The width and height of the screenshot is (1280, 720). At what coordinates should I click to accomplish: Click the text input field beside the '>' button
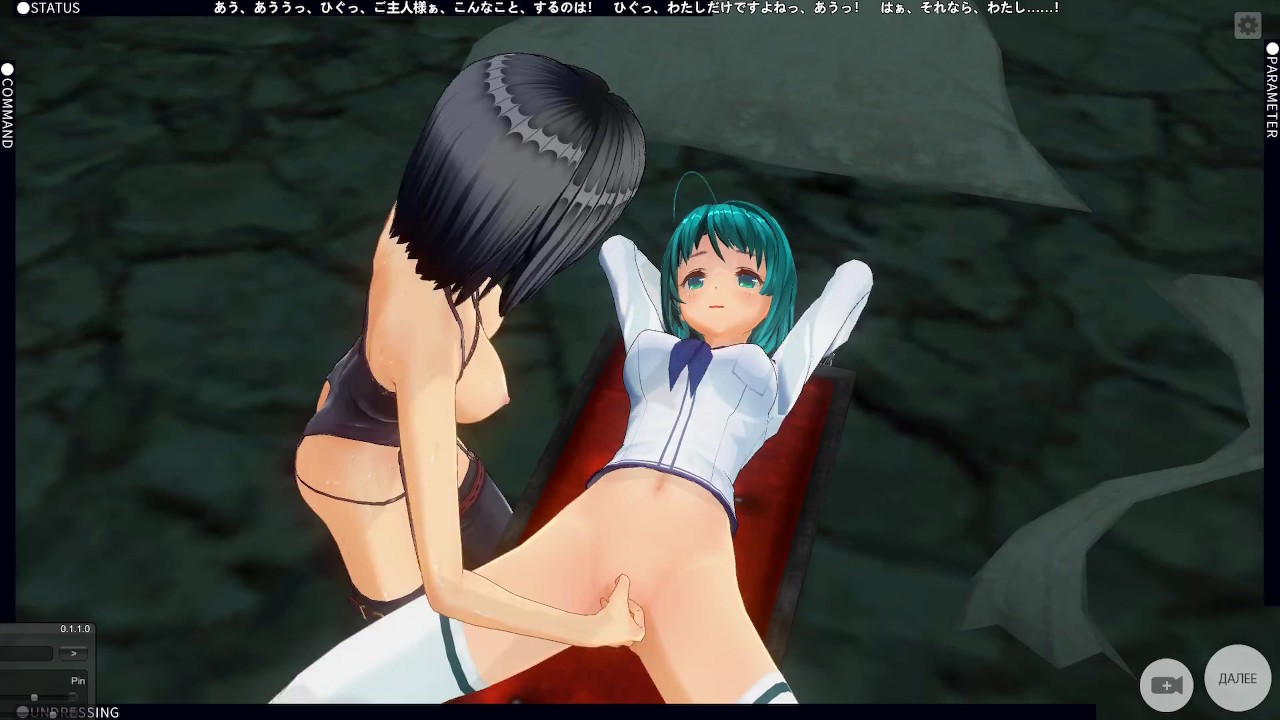tap(25, 653)
